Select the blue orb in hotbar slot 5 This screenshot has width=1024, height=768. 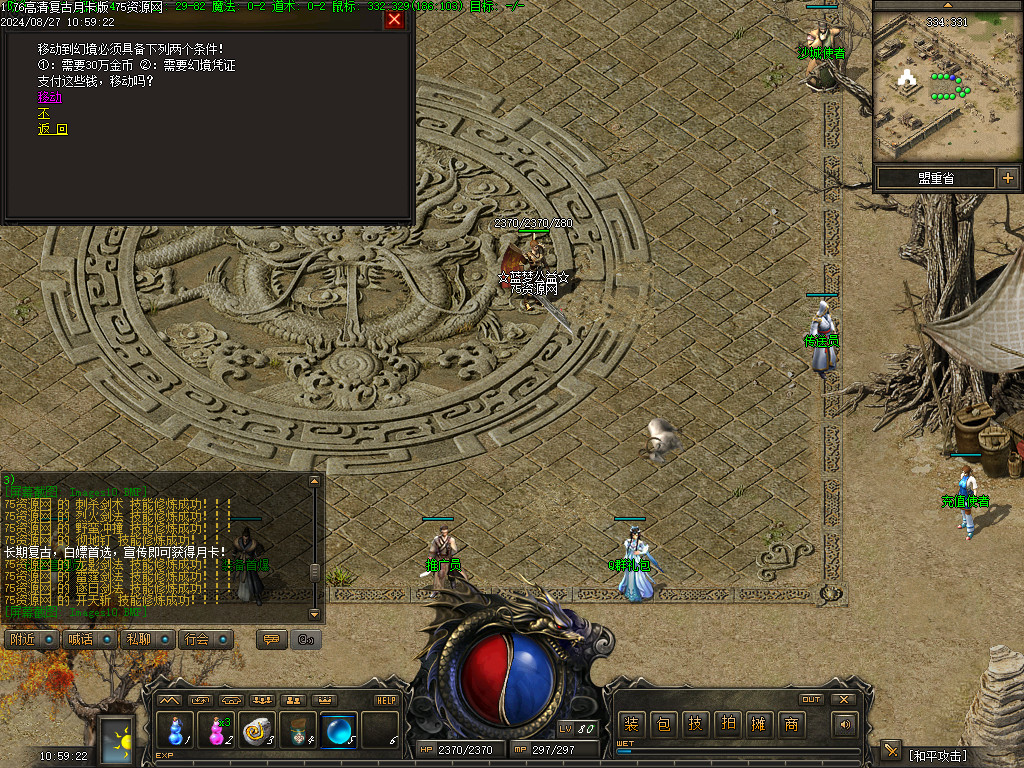pyautogui.click(x=339, y=731)
